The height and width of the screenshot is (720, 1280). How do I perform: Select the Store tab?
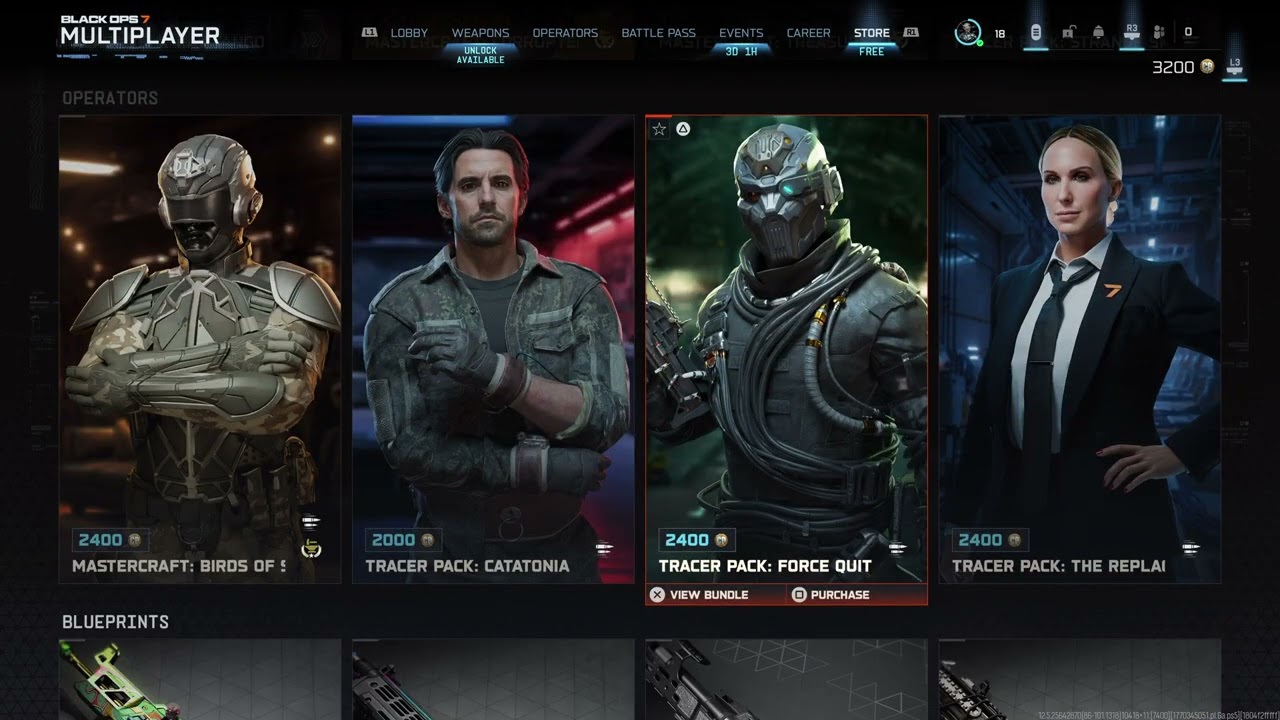click(872, 33)
